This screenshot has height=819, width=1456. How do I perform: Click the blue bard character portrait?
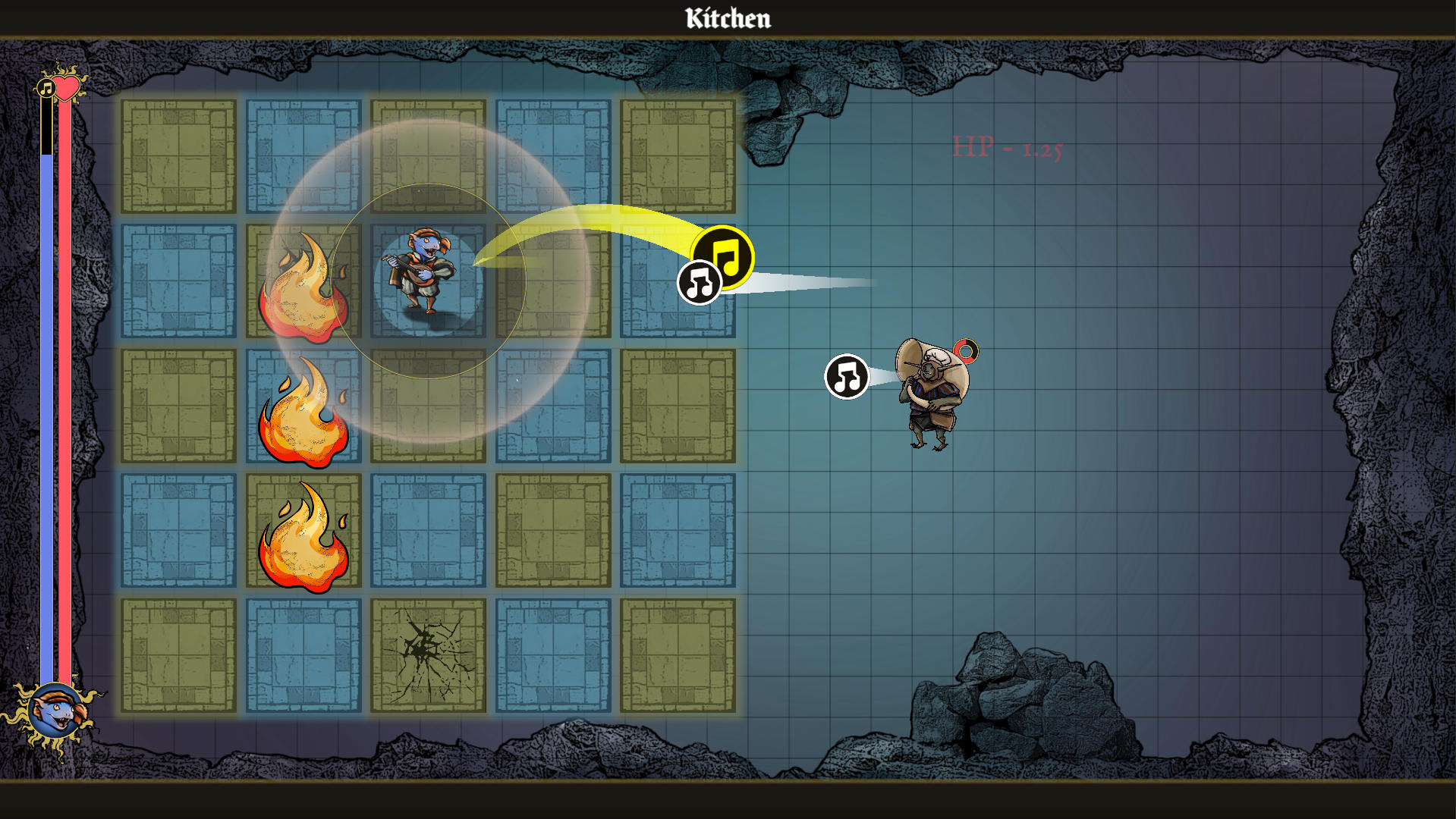[x=55, y=714]
